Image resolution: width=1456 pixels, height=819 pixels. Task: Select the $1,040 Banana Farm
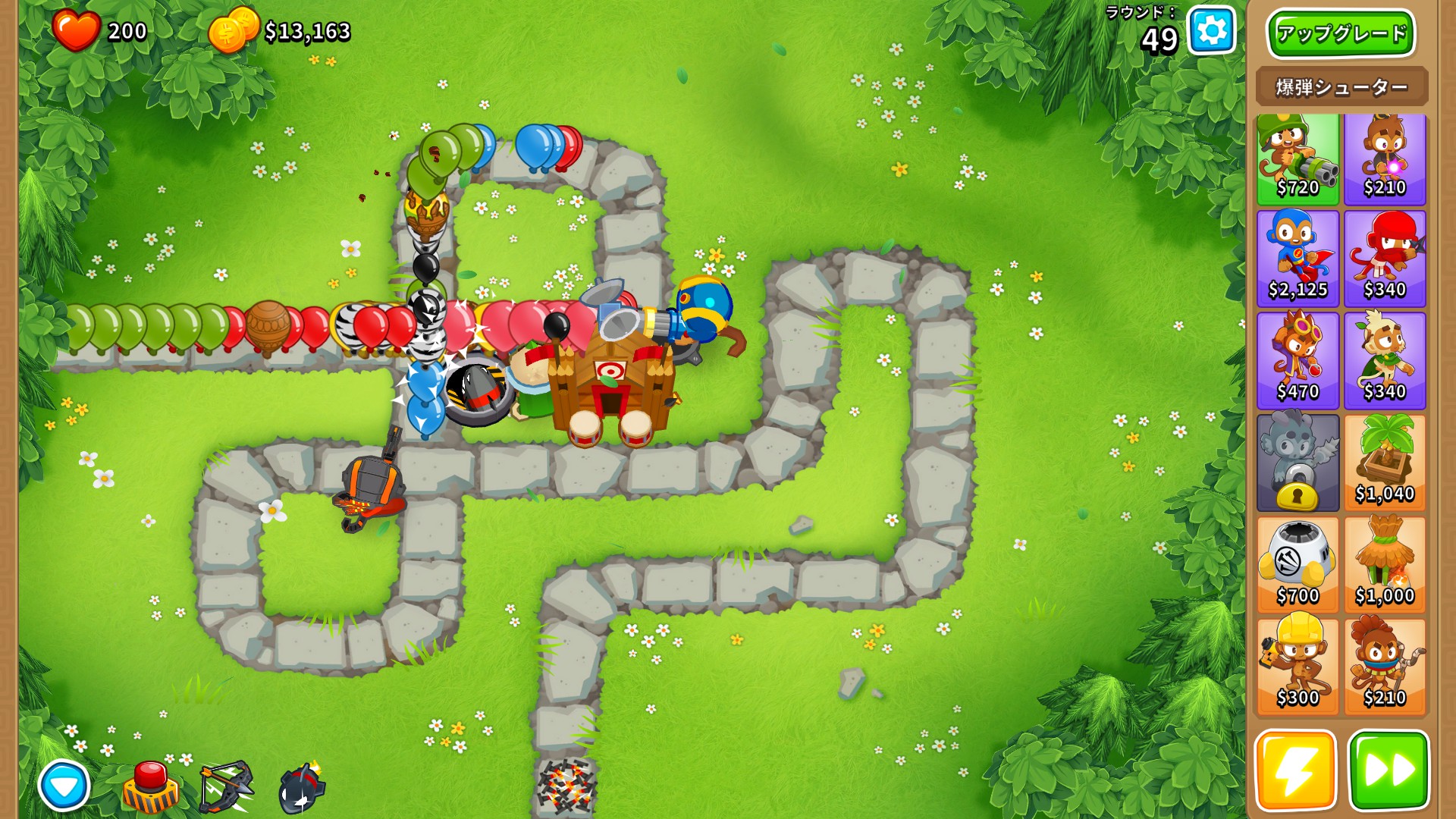(1385, 463)
